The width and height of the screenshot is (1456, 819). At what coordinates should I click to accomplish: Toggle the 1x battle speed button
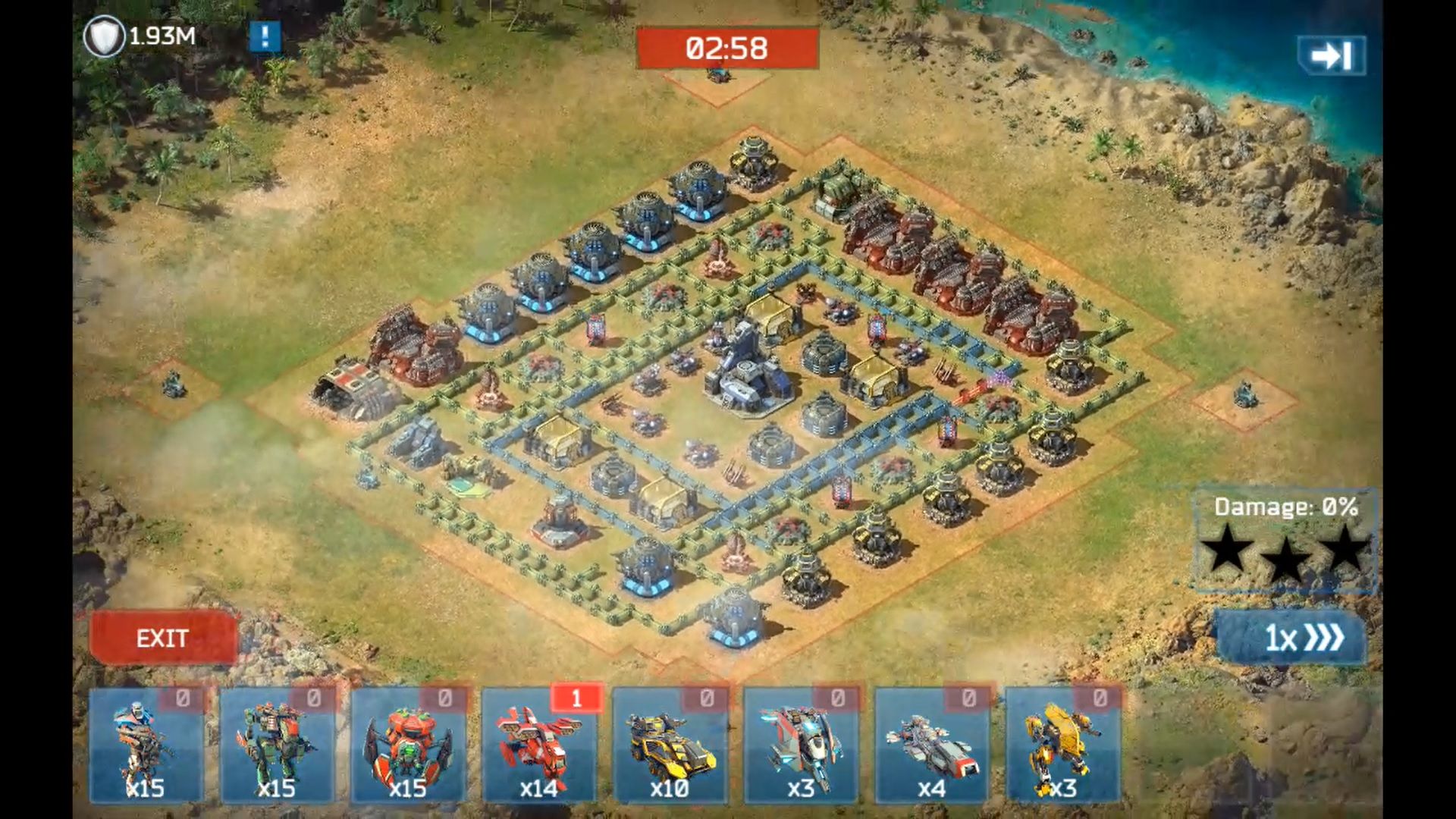click(1291, 638)
